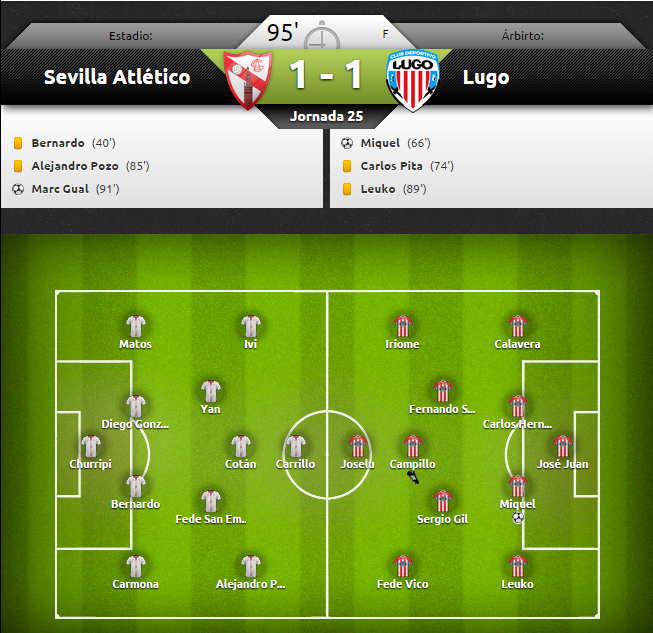This screenshot has width=653, height=633.
Task: Click the player Yan in the formation
Action: click(211, 391)
